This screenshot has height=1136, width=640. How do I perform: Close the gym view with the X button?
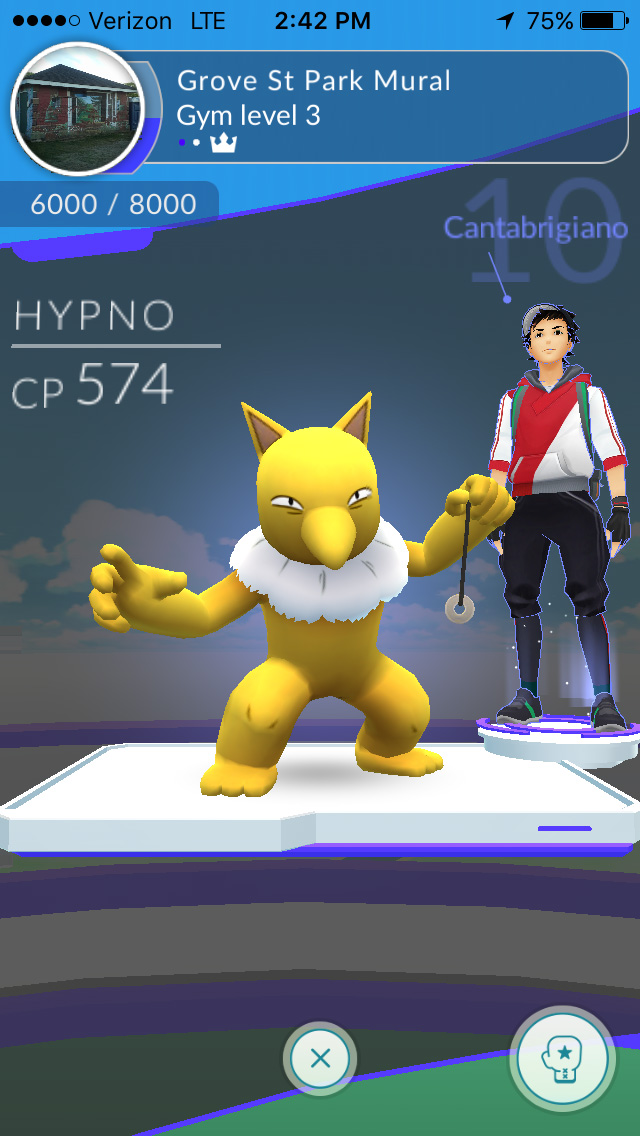tap(320, 1058)
